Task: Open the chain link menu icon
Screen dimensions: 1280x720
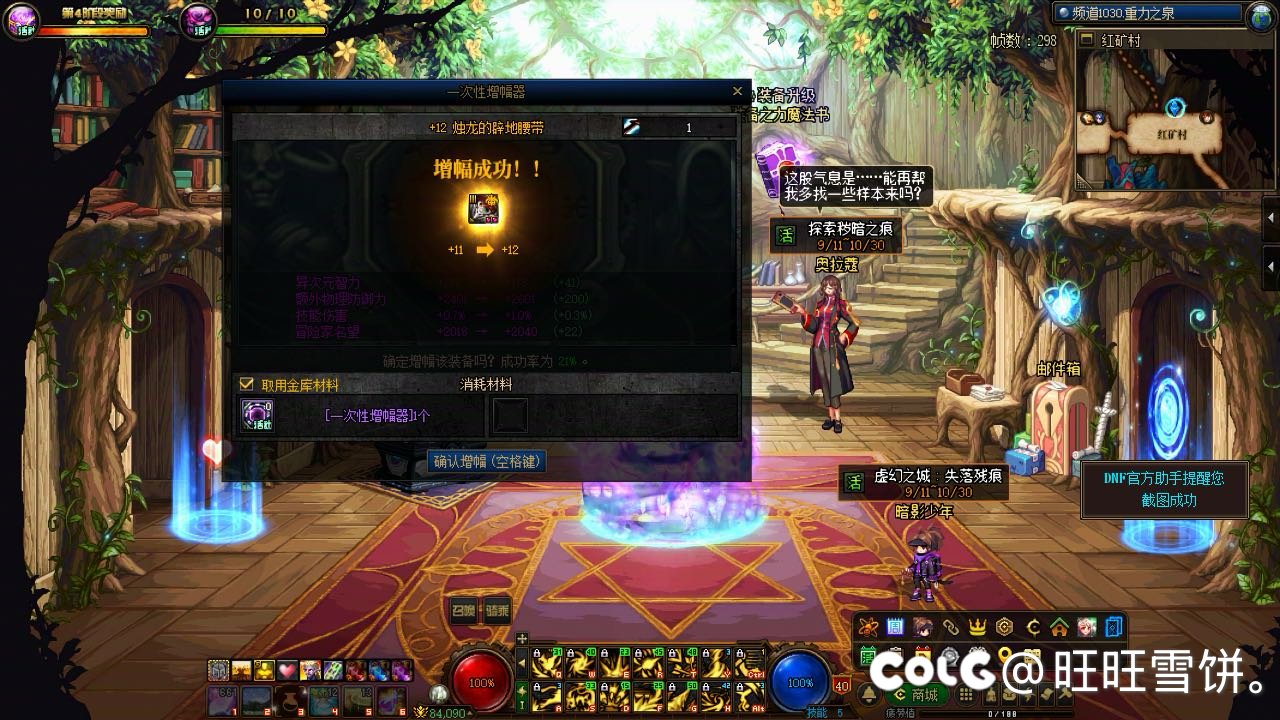Action: click(x=950, y=628)
